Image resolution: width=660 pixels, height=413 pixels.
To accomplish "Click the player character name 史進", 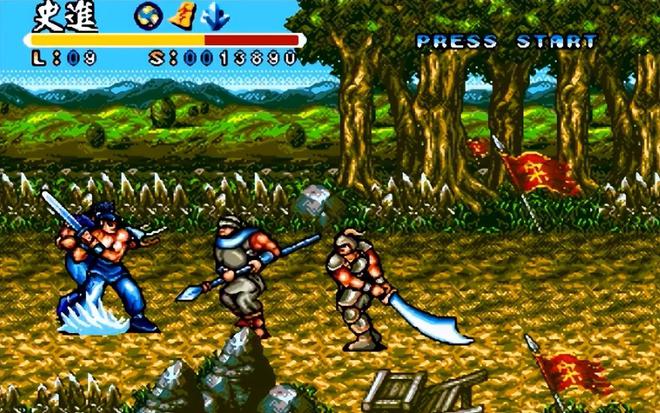I will [x=60, y=17].
